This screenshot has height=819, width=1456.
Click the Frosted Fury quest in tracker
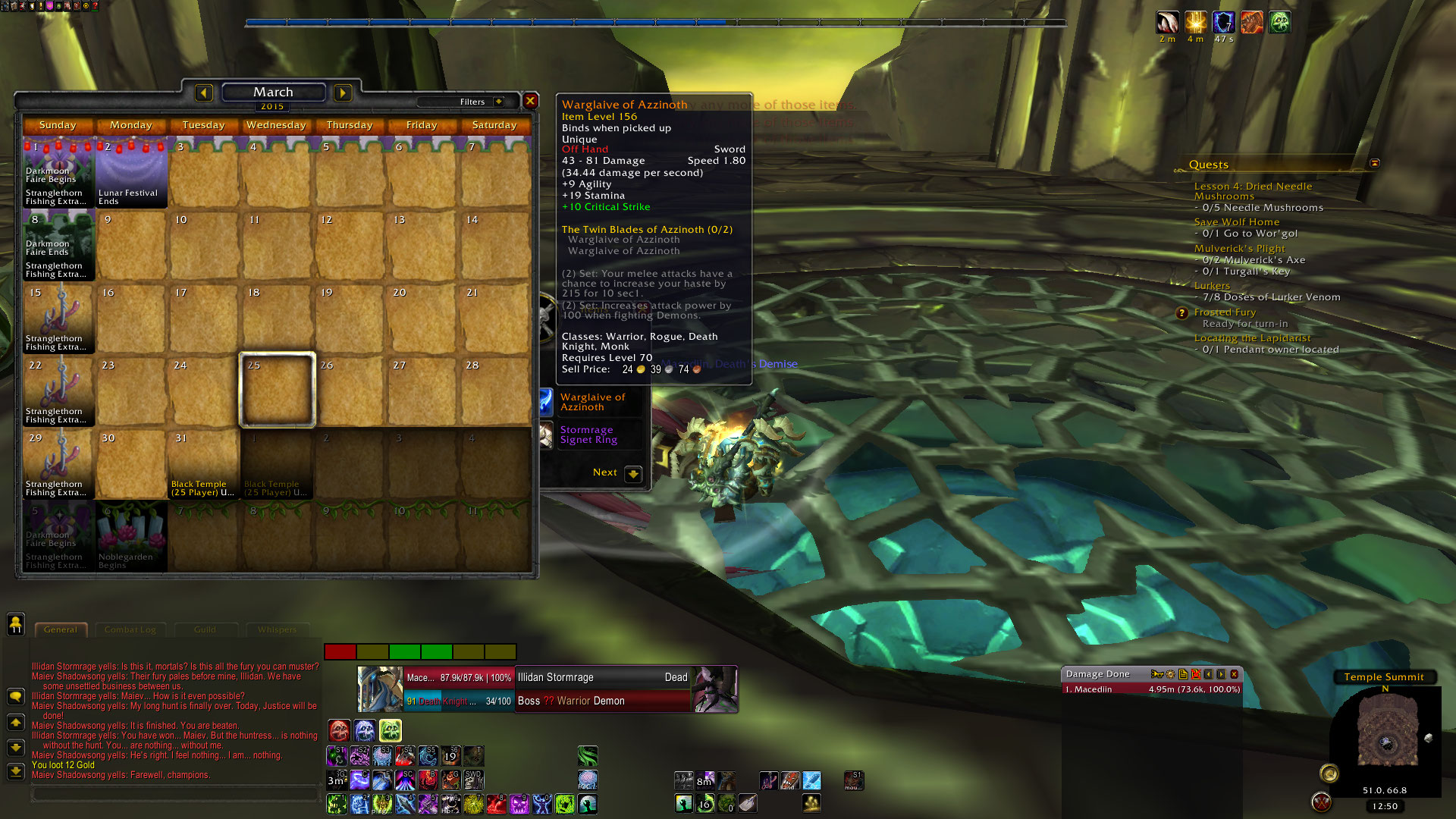(1225, 312)
